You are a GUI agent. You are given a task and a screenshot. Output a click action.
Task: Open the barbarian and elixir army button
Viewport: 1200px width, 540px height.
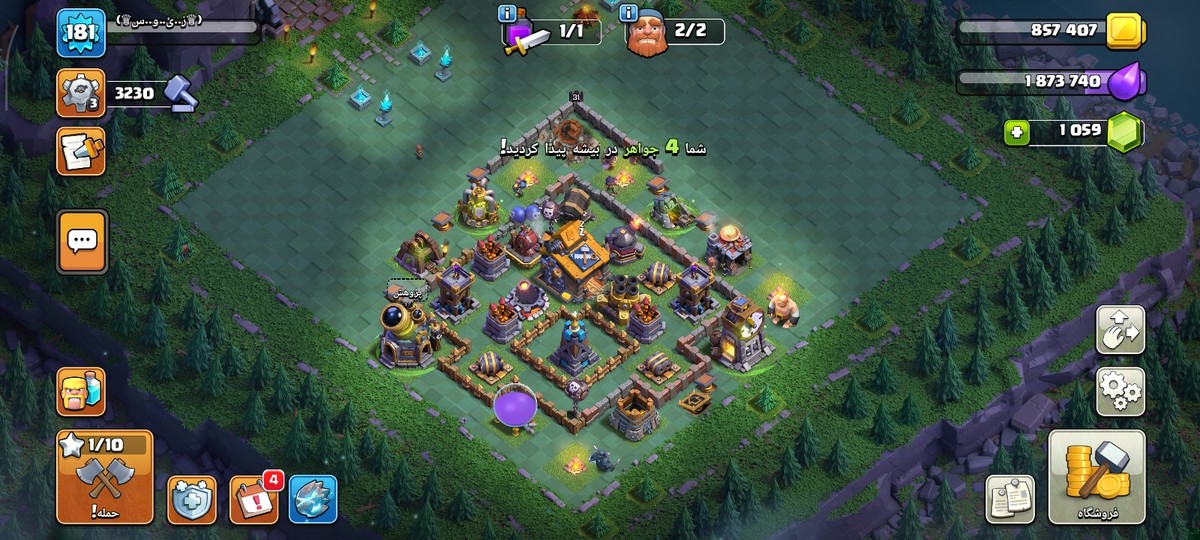(81, 391)
